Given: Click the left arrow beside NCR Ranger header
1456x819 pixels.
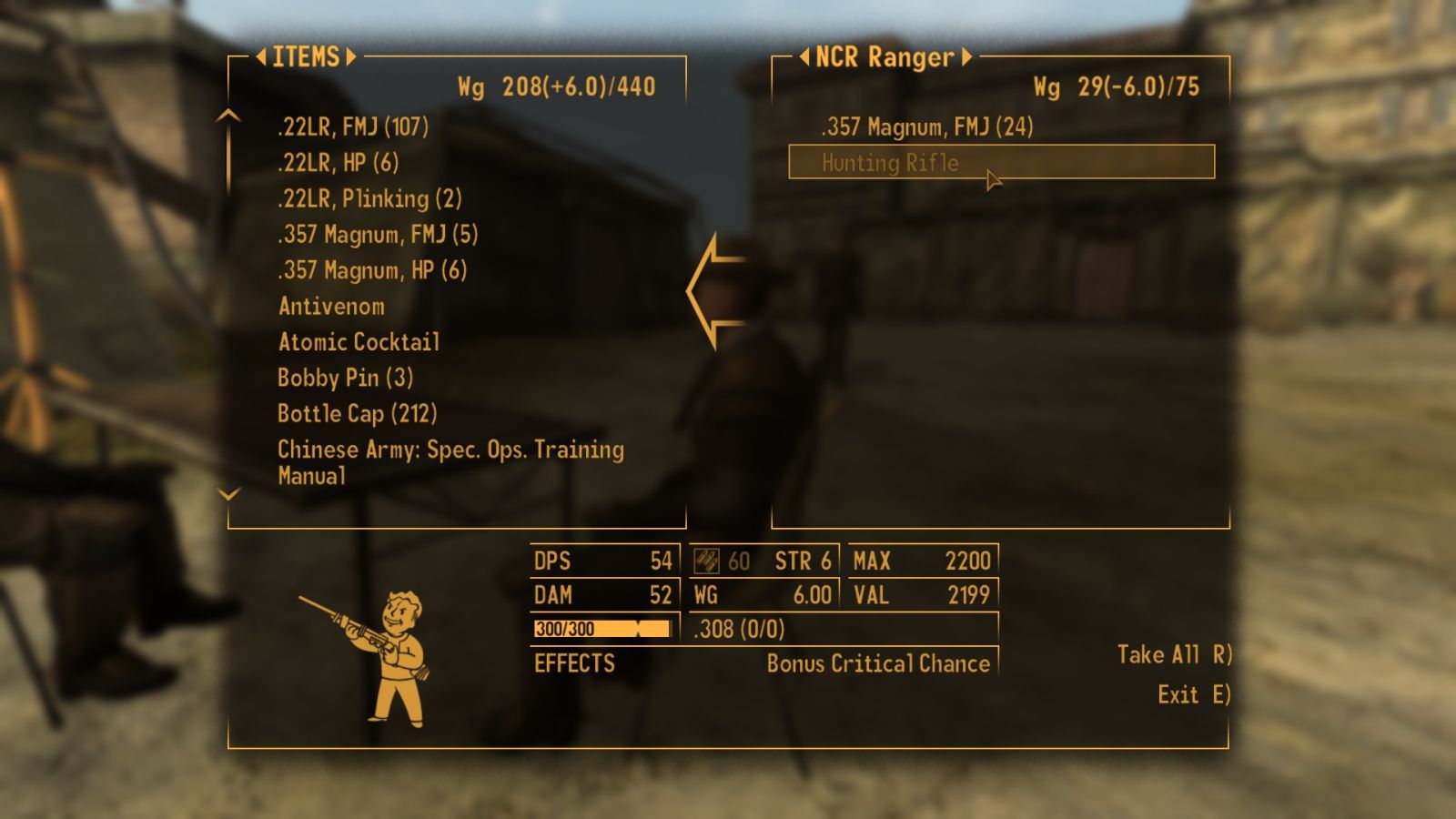Looking at the screenshot, I should (804, 57).
